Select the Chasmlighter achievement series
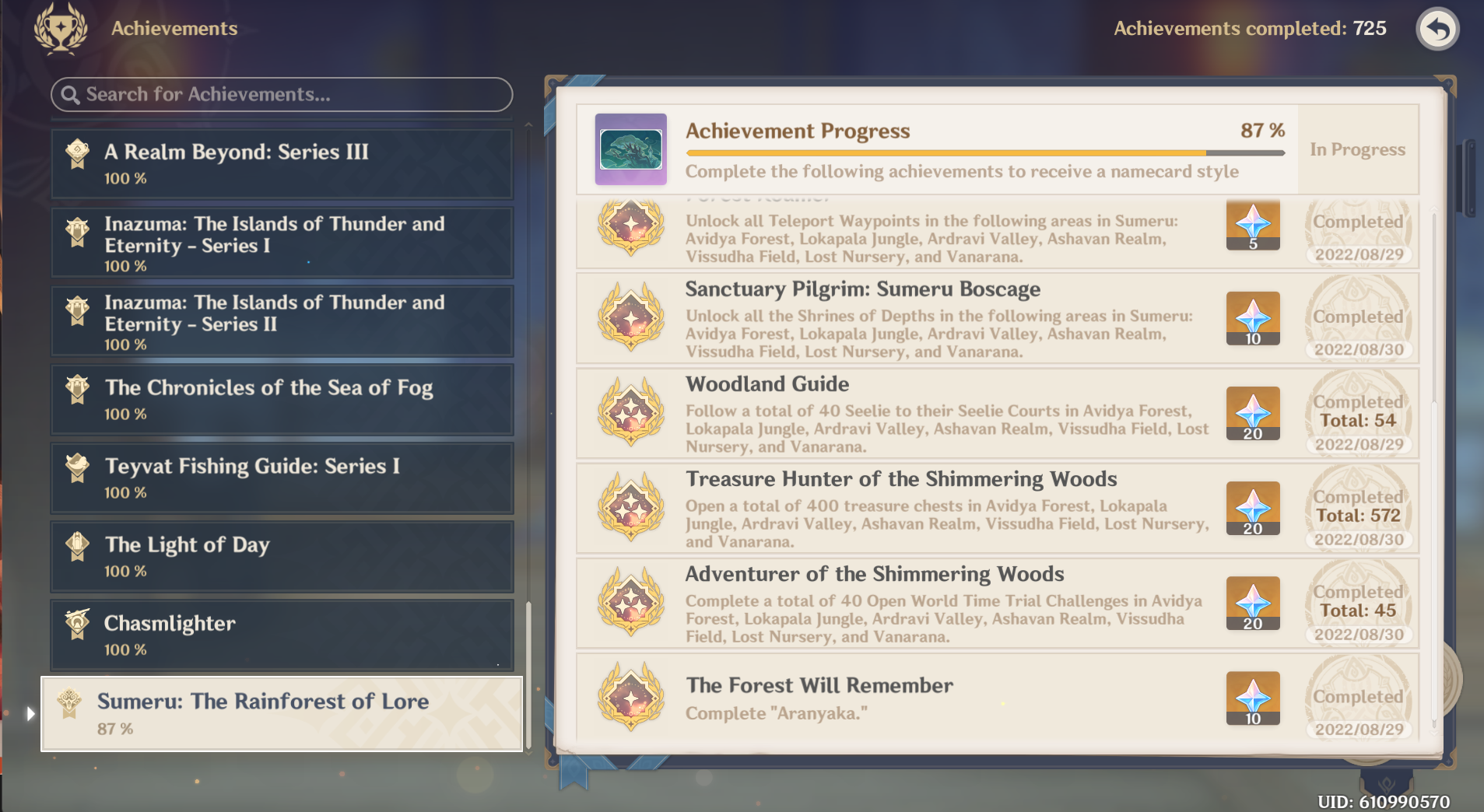Image resolution: width=1484 pixels, height=812 pixels. point(280,635)
